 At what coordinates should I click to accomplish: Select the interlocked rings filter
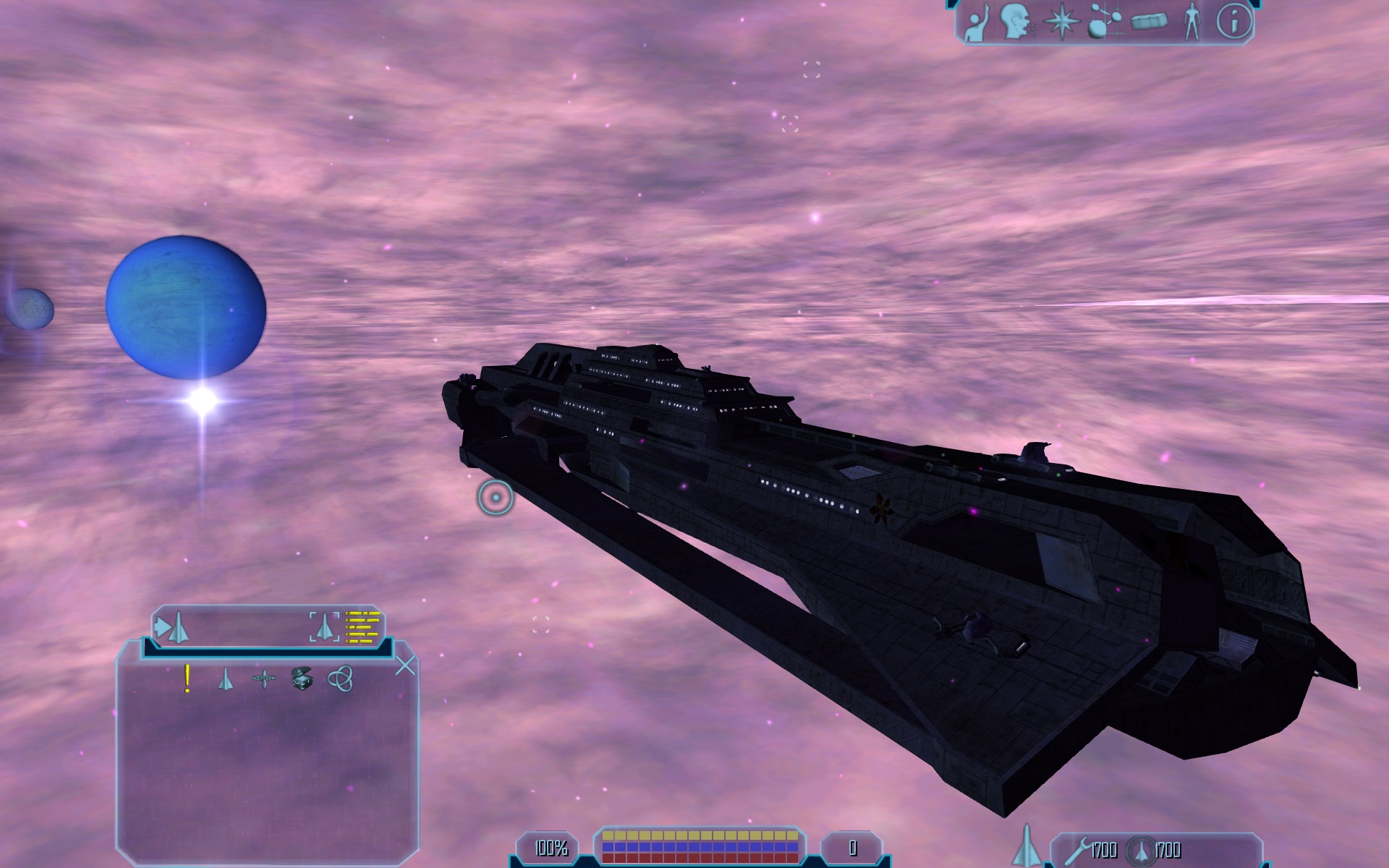(x=340, y=679)
